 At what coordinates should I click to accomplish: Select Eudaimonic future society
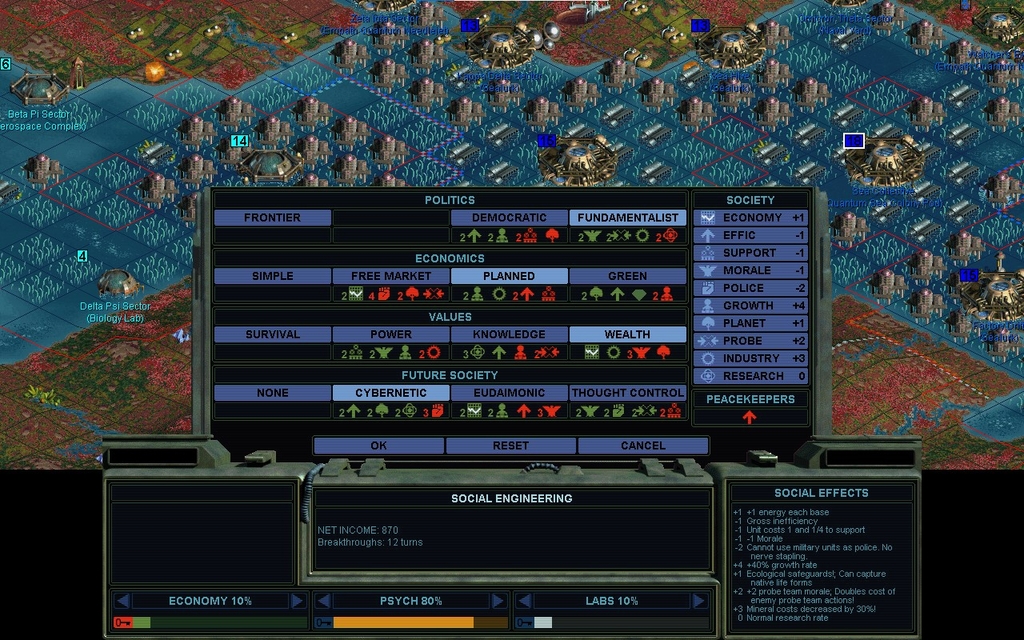[509, 394]
